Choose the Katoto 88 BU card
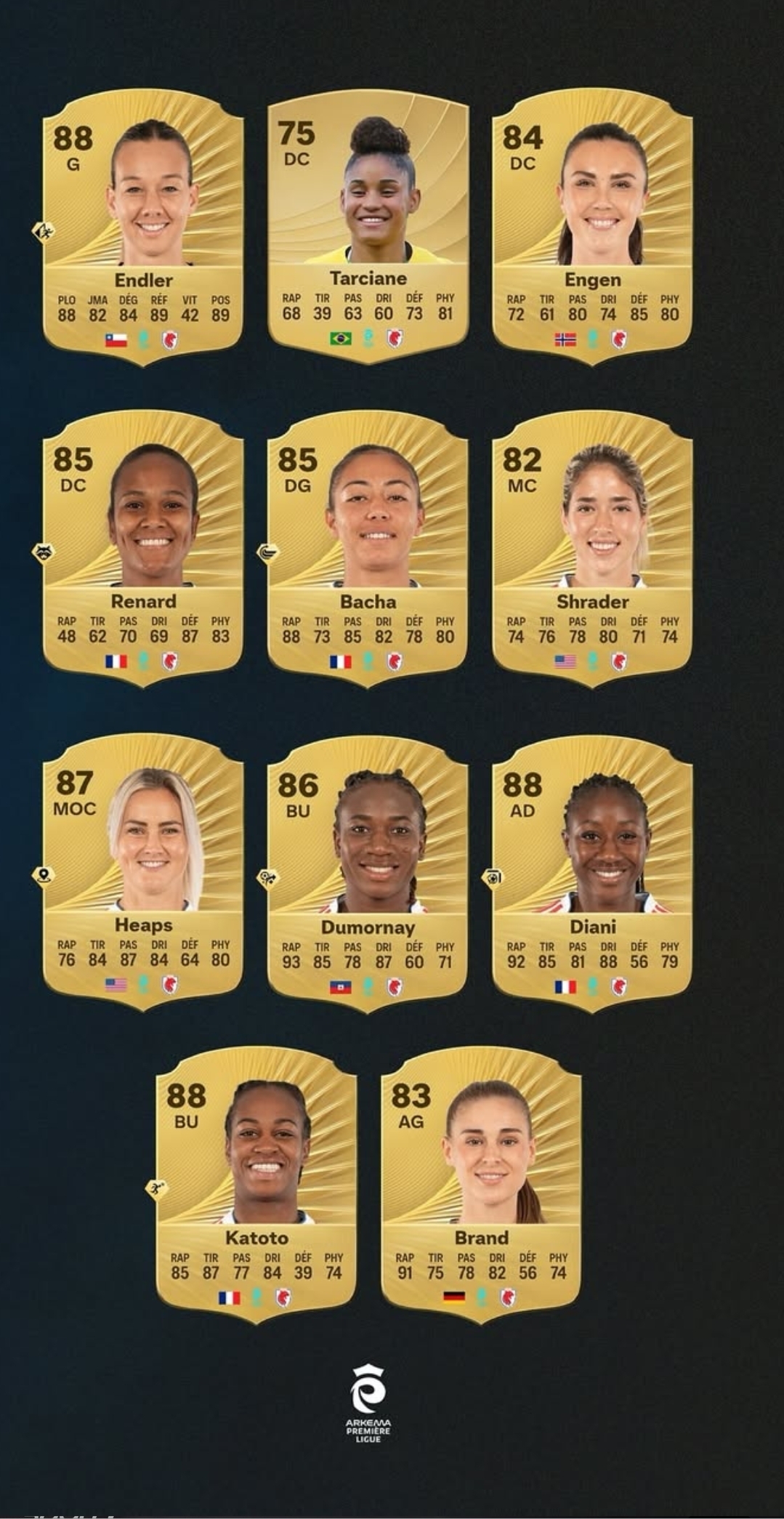784x1519 pixels. pyautogui.click(x=256, y=1183)
